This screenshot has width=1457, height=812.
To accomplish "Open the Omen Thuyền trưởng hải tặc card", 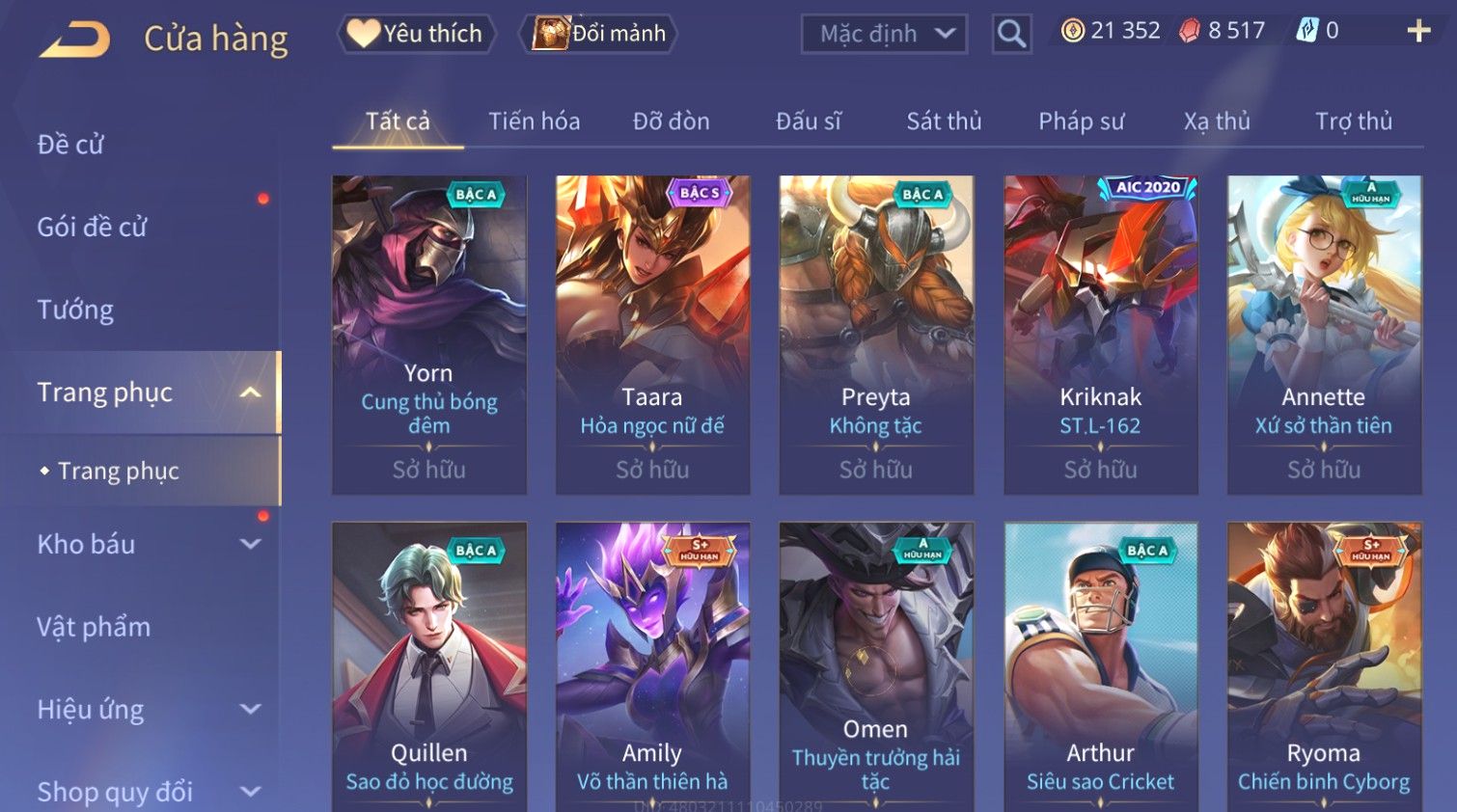I will coord(876,665).
